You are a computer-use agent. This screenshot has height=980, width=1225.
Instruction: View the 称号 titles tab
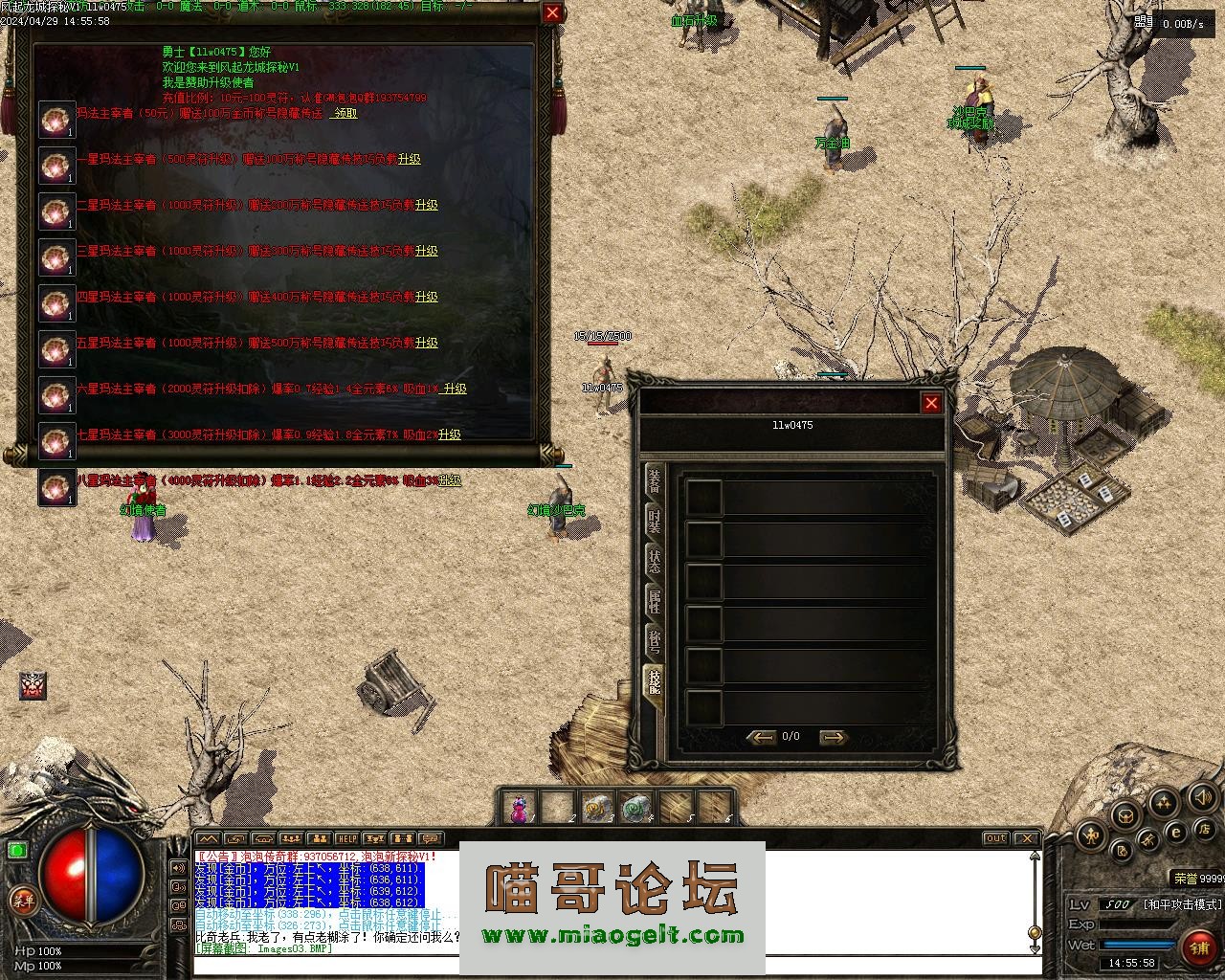point(655,642)
